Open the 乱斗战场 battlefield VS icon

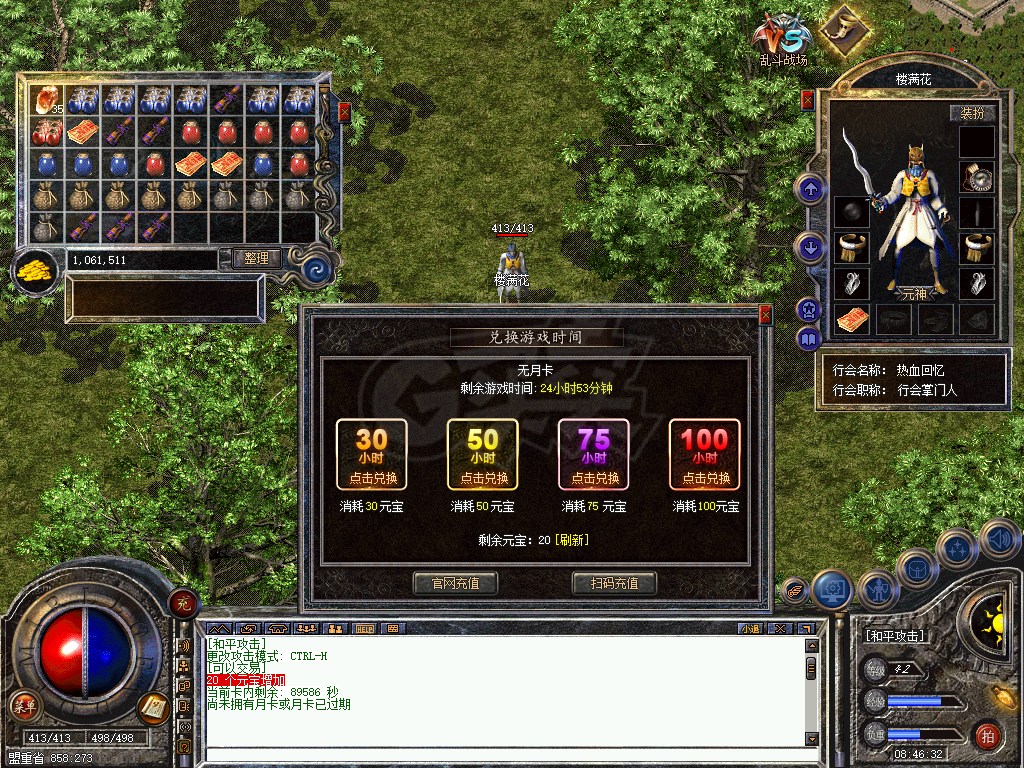(x=782, y=38)
